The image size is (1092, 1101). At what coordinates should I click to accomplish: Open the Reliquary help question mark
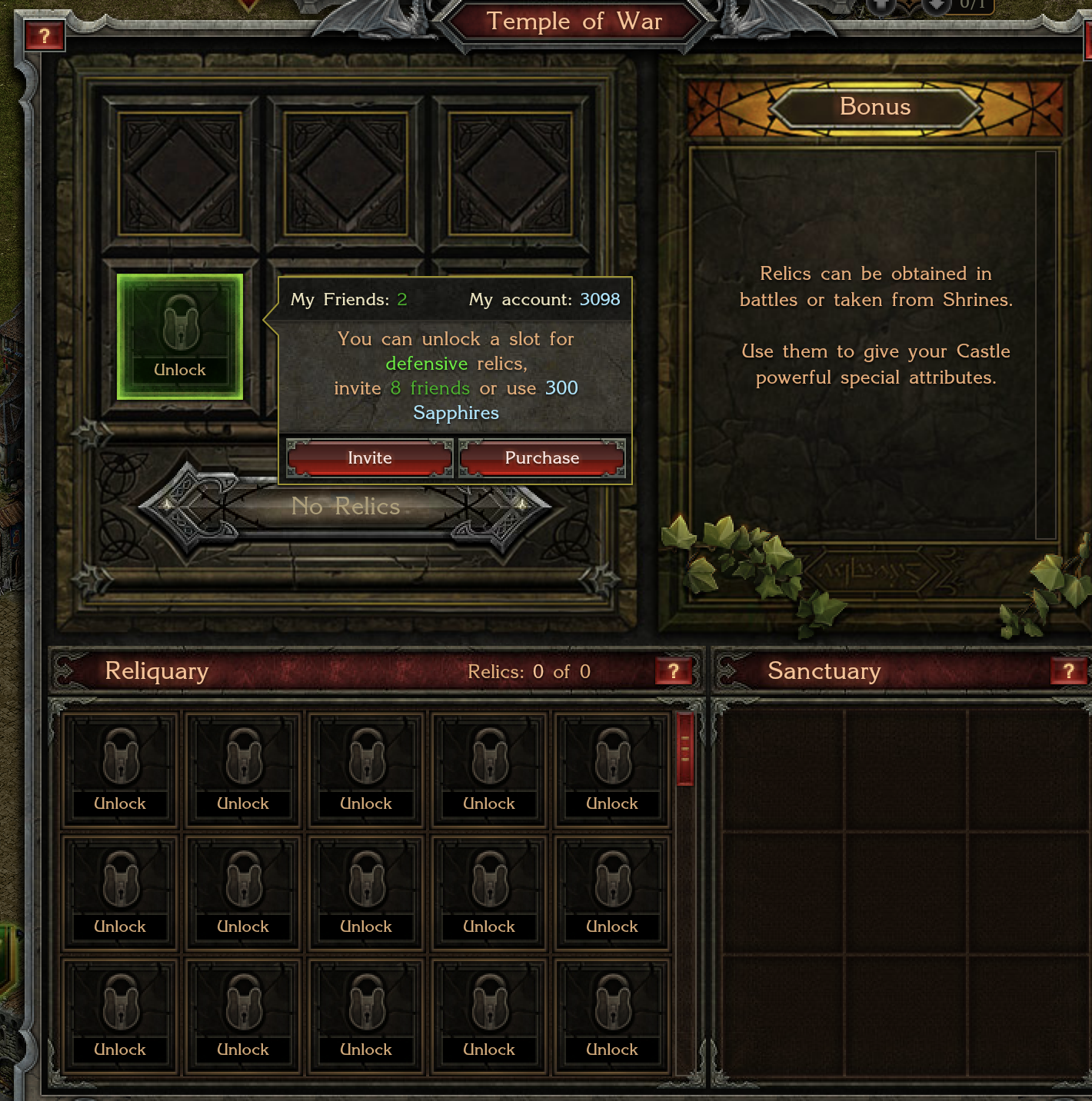point(674,671)
